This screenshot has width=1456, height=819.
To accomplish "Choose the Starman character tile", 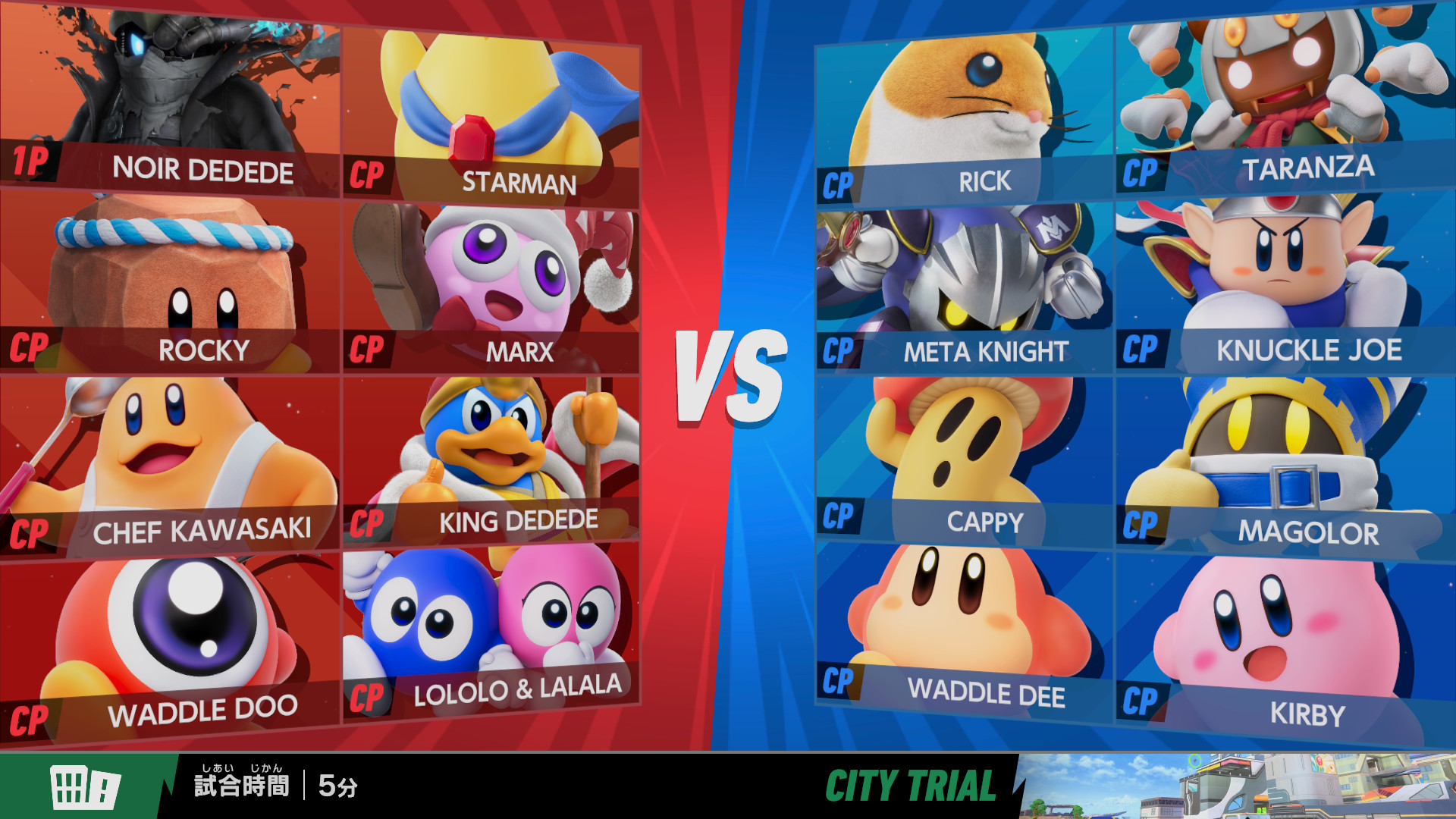I will point(491,114).
